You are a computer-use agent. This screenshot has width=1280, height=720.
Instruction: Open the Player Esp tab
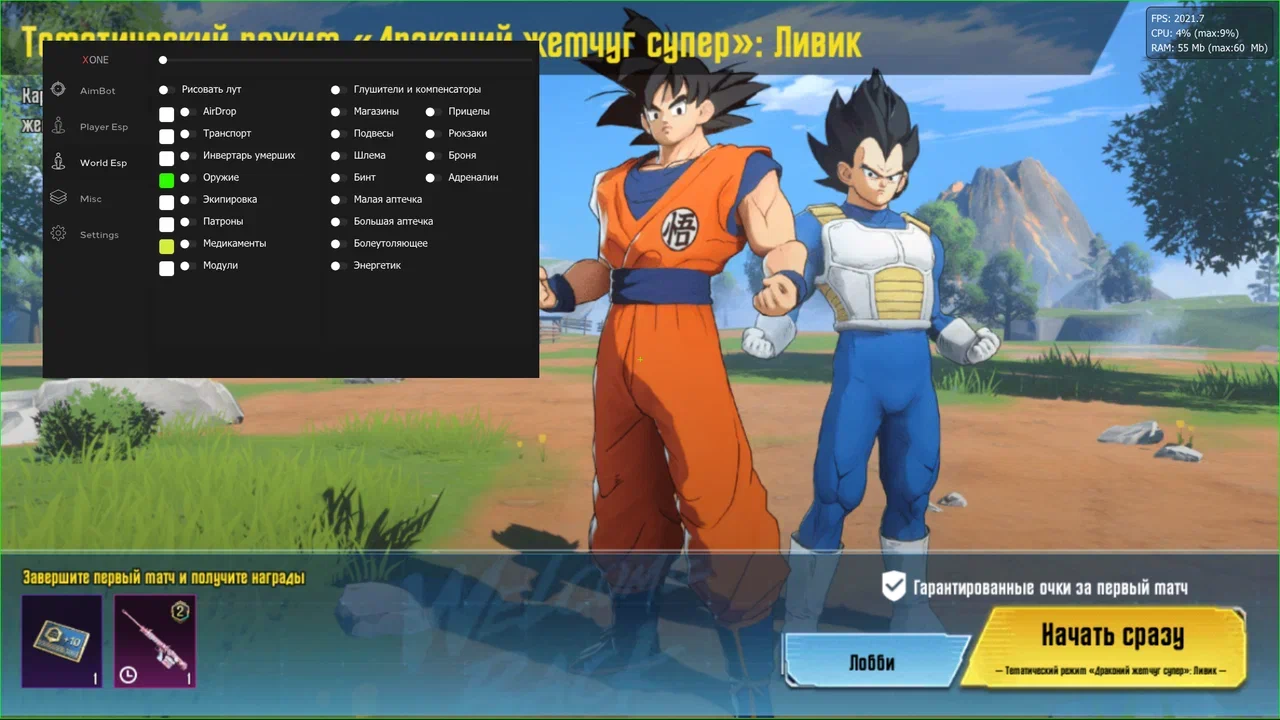[x=103, y=127]
